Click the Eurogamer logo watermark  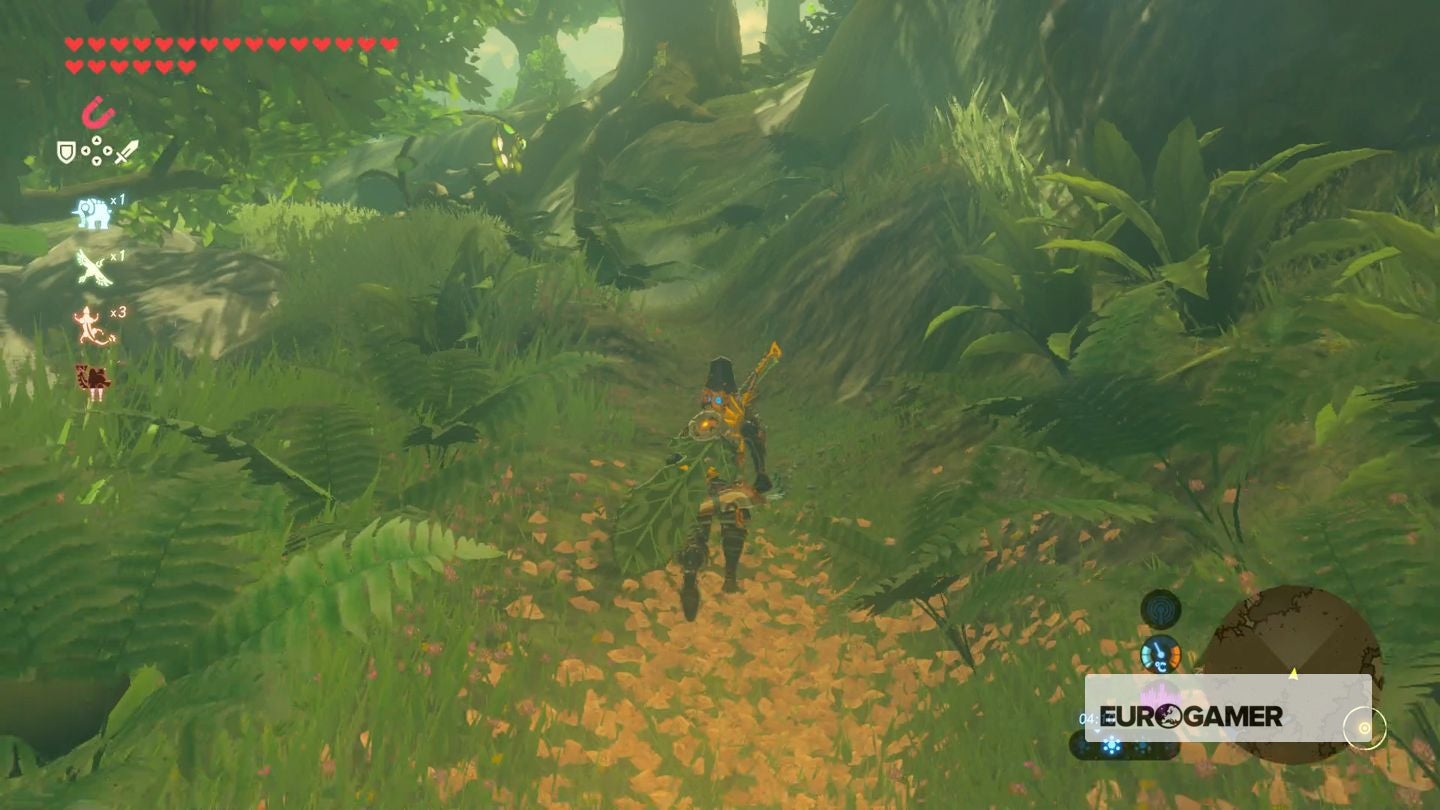pos(1190,717)
